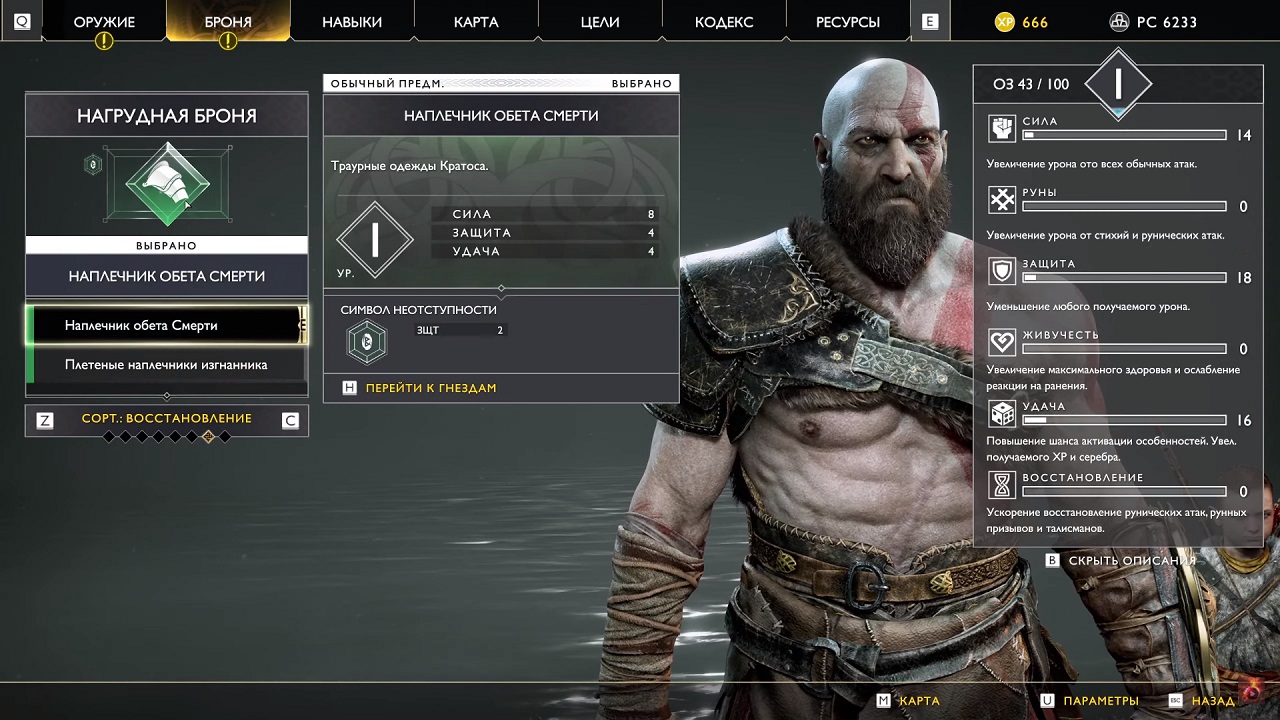The height and width of the screenshot is (720, 1280).
Task: Open Параметры from the bottom bar
Action: click(1100, 701)
